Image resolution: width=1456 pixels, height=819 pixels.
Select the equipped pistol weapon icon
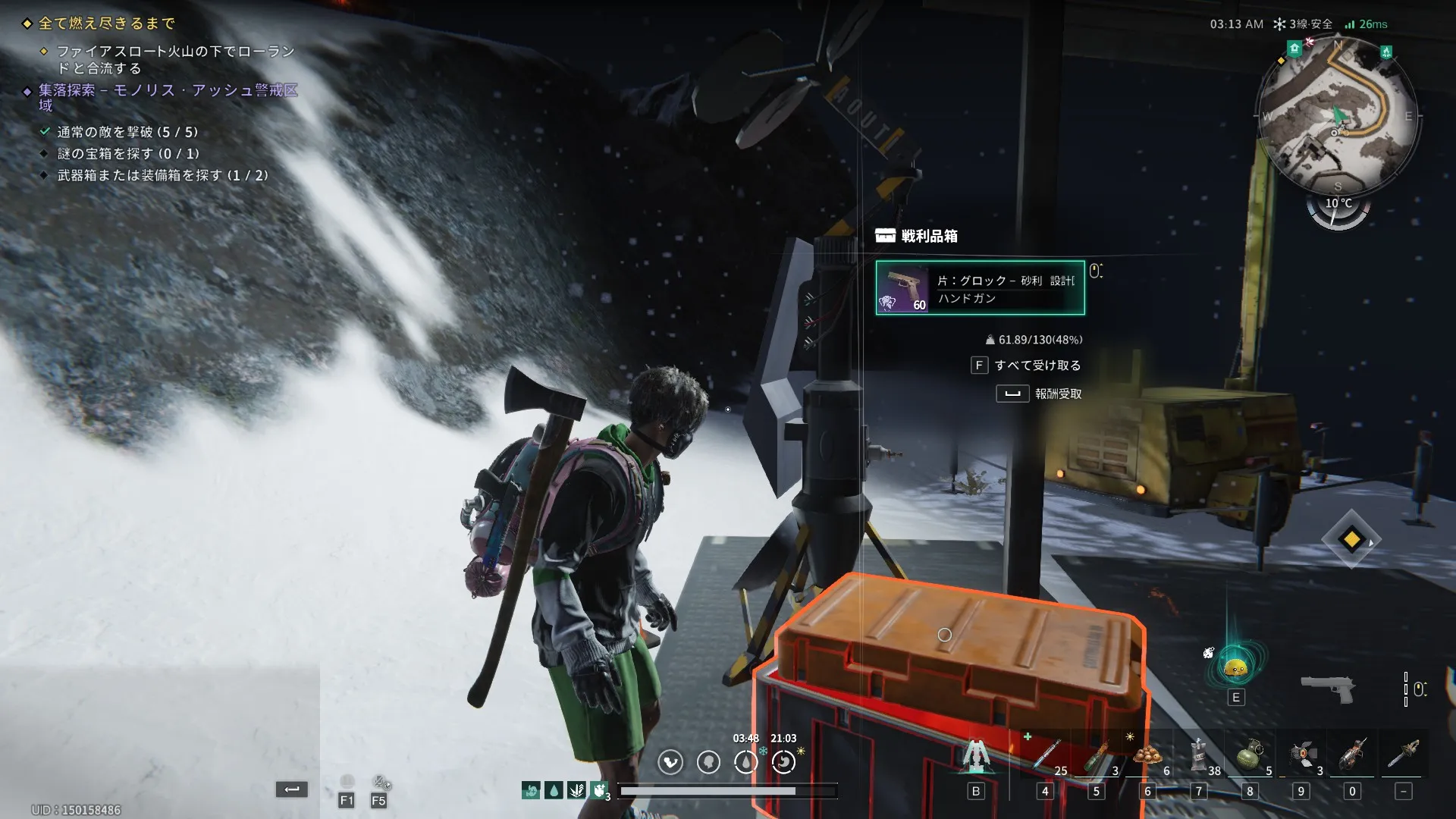1327,689
